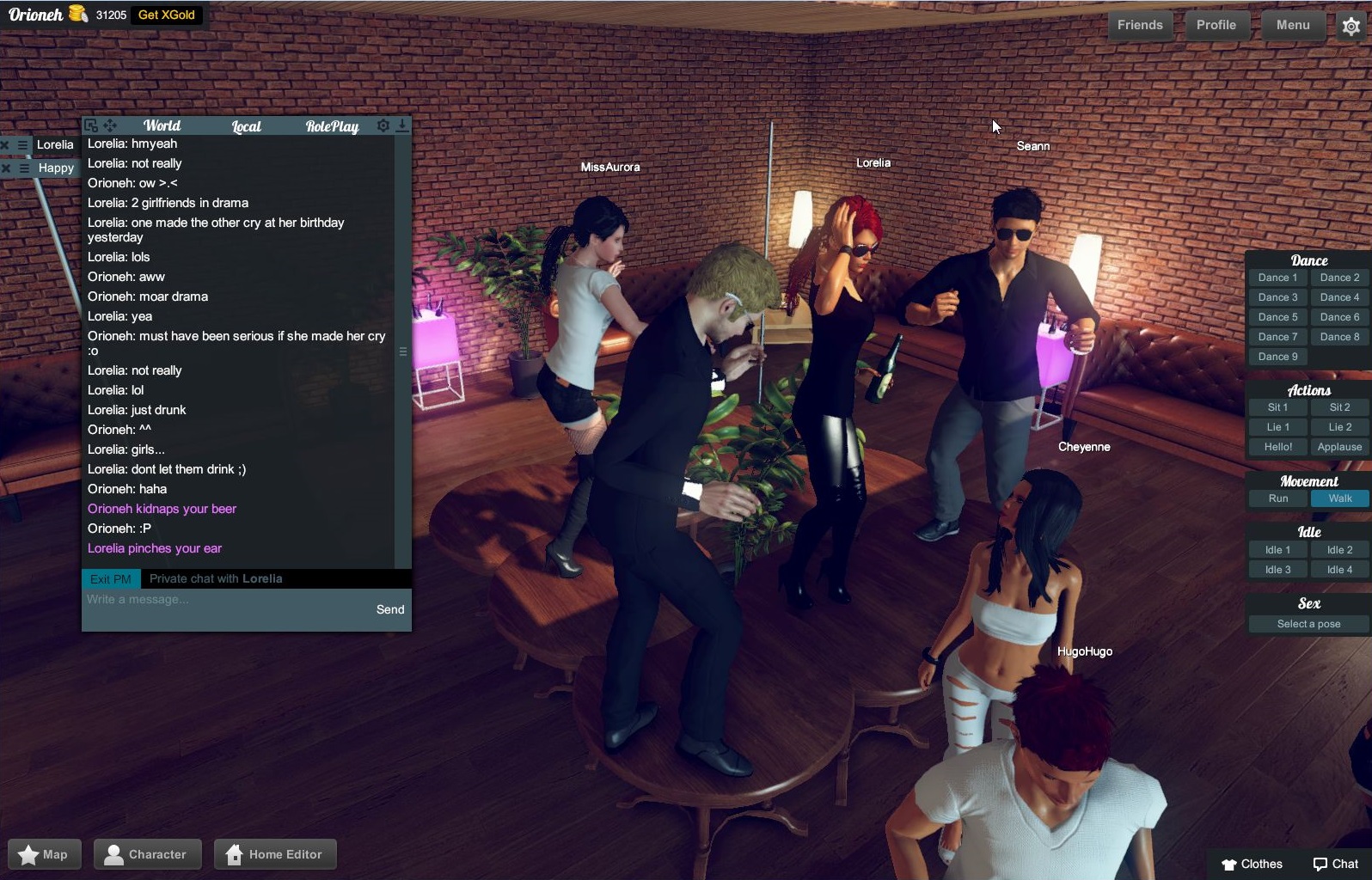Viewport: 1372px width, 880px height.
Task: Click the Get XGold button
Action: click(x=167, y=15)
